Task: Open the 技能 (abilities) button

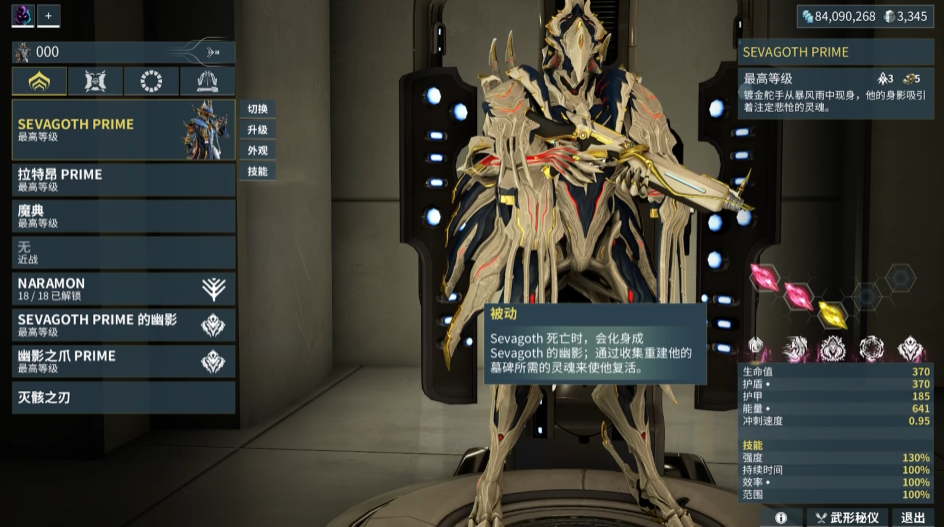Action: tap(258, 172)
